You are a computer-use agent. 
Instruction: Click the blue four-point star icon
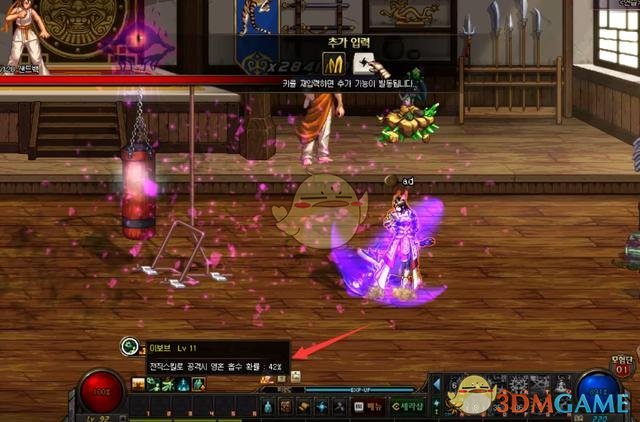[321, 406]
